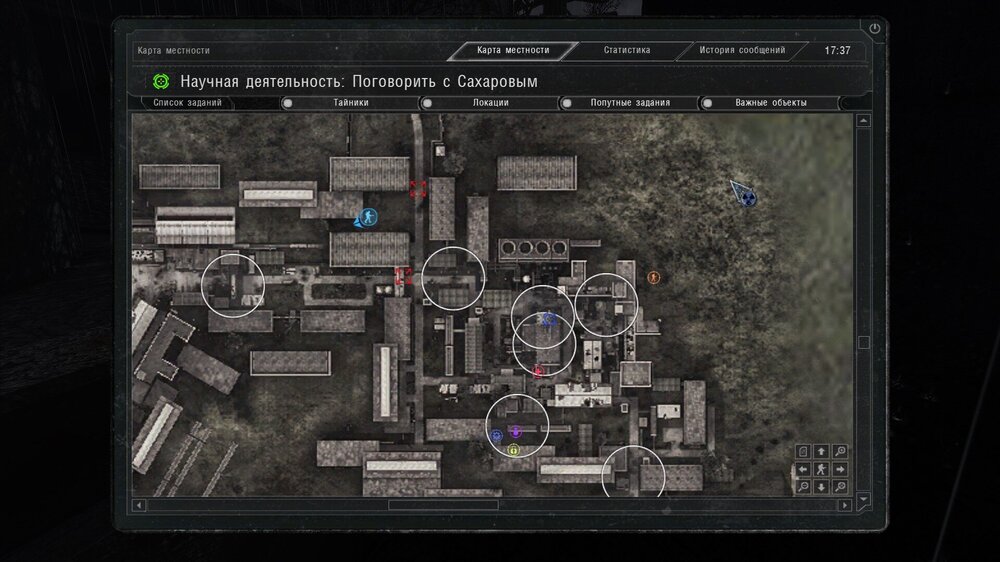This screenshot has height=562, width=1000.
Task: Toggle the Тайники map filter
Action: point(287,102)
